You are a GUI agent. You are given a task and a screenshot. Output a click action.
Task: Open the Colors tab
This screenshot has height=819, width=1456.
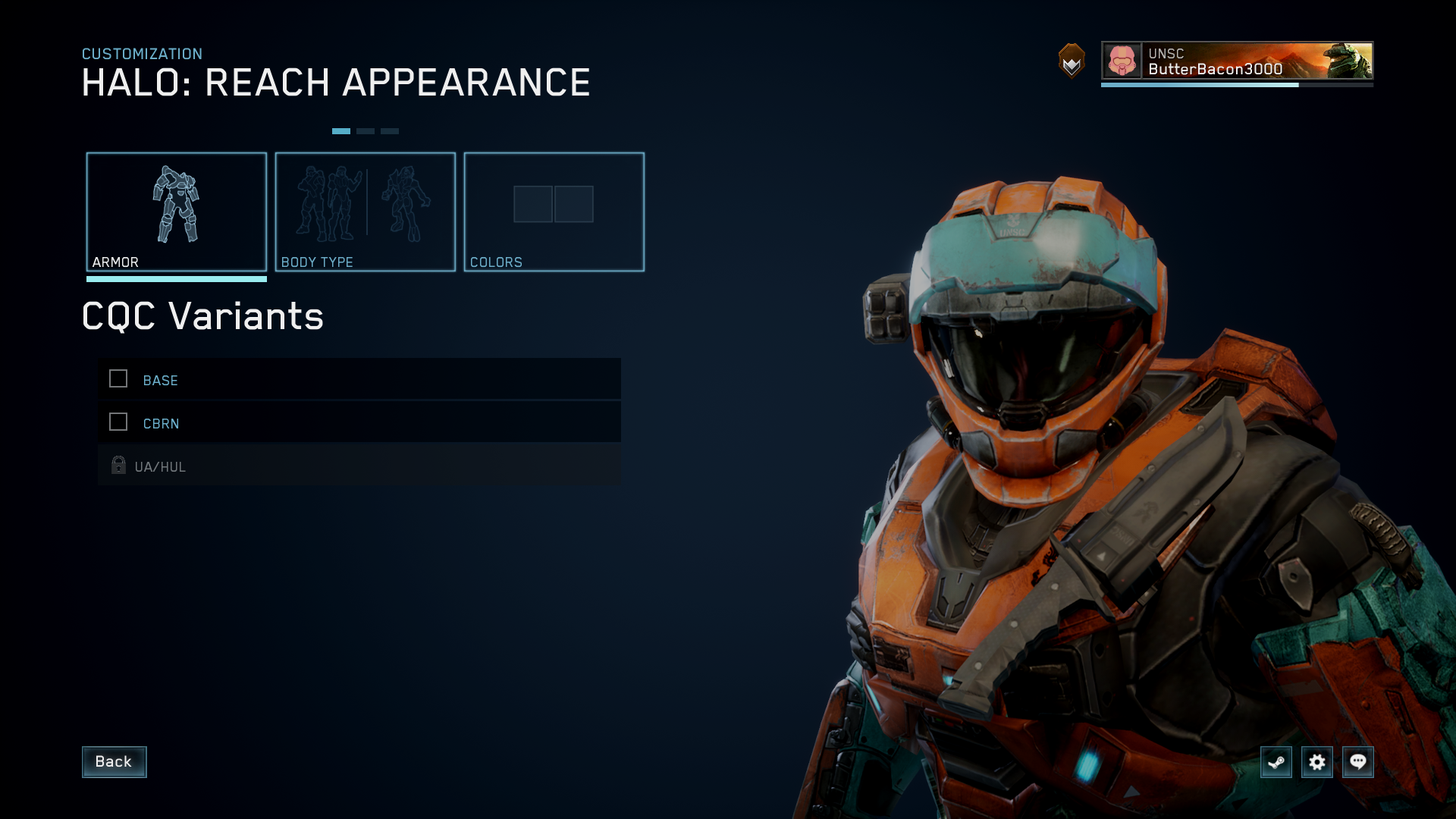[554, 212]
